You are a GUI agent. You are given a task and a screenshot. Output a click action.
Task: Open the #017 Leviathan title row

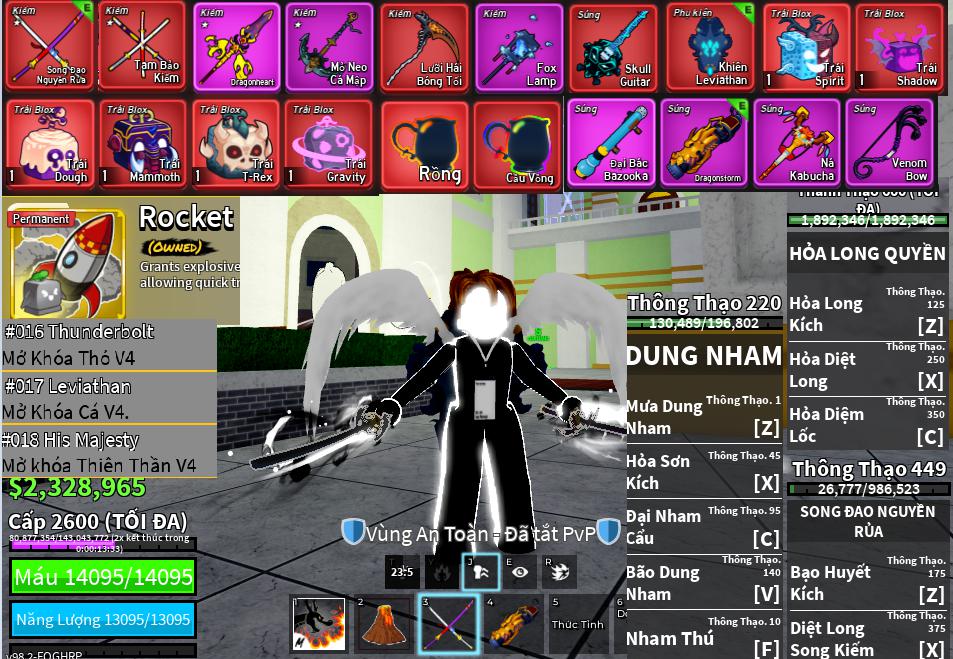point(108,397)
